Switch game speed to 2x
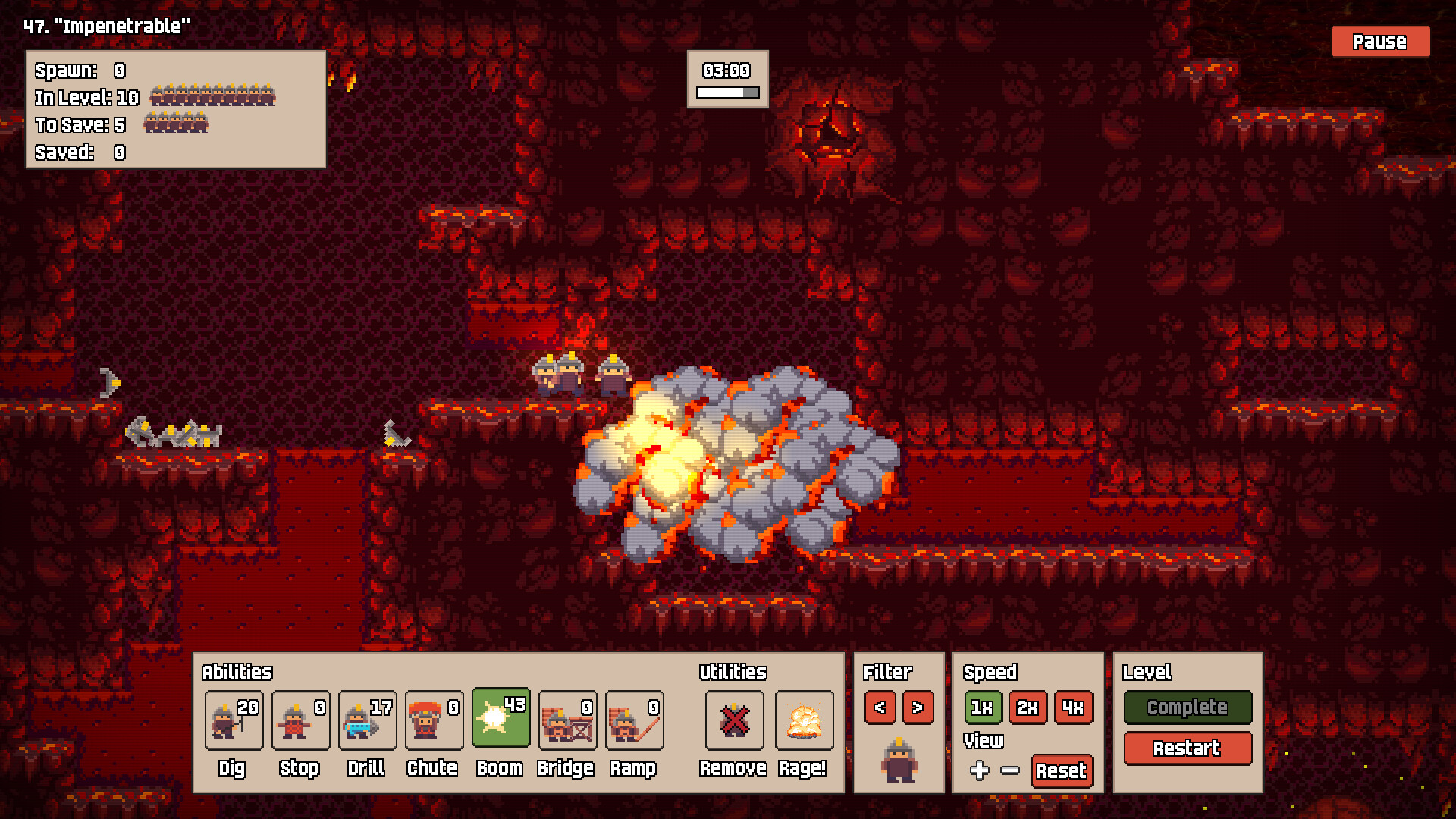 coord(1028,708)
